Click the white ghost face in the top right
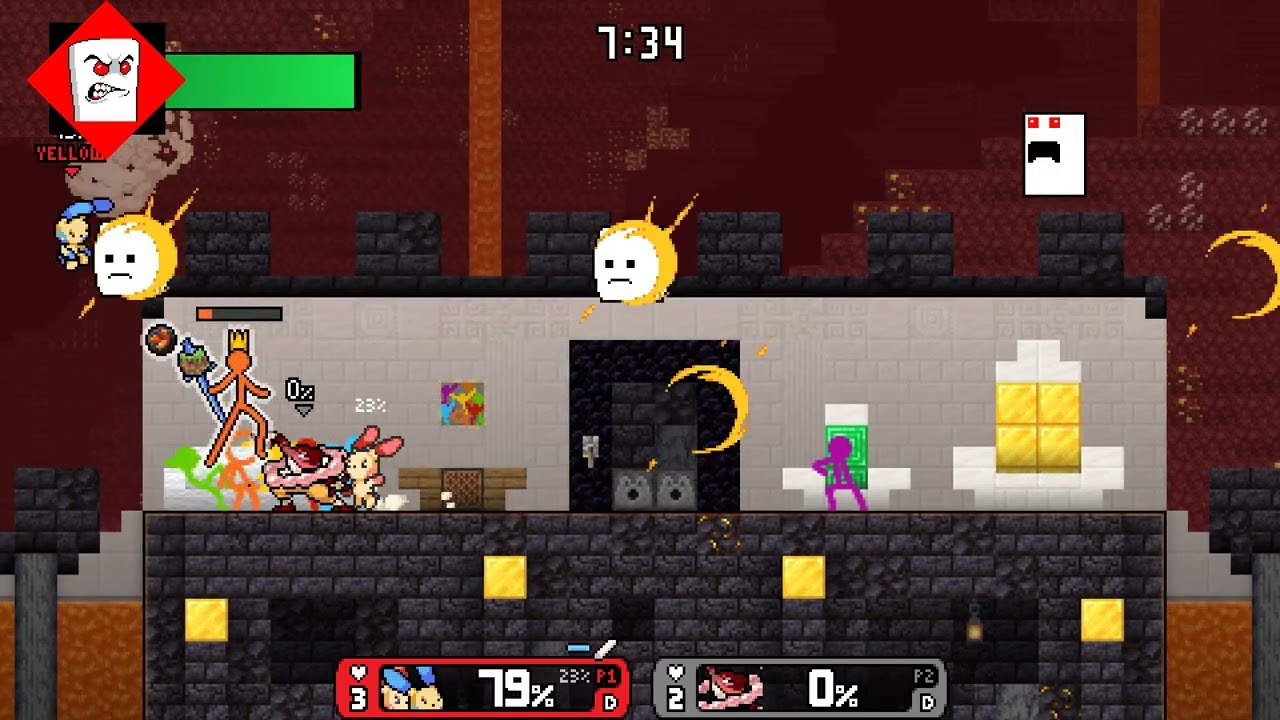The height and width of the screenshot is (720, 1280). point(1053,152)
